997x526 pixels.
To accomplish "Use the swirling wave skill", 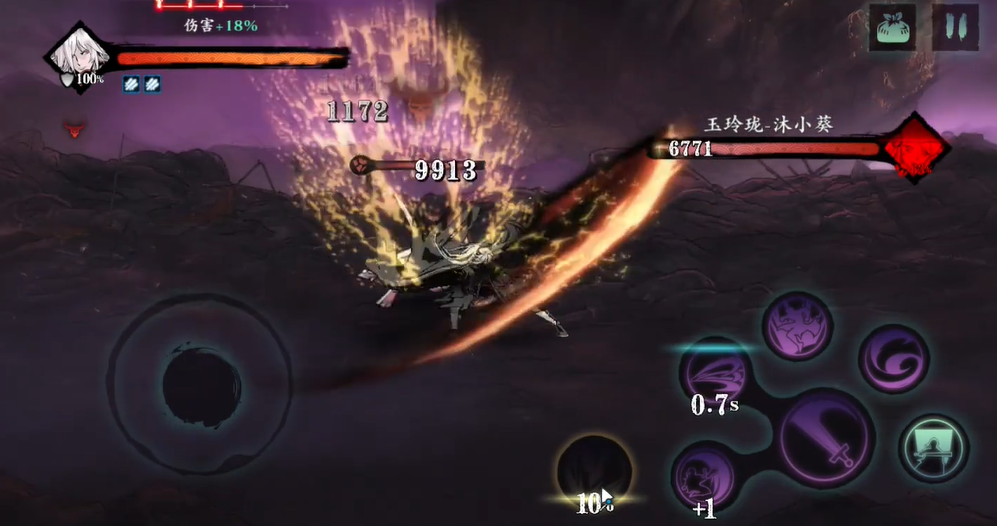I will 893,358.
